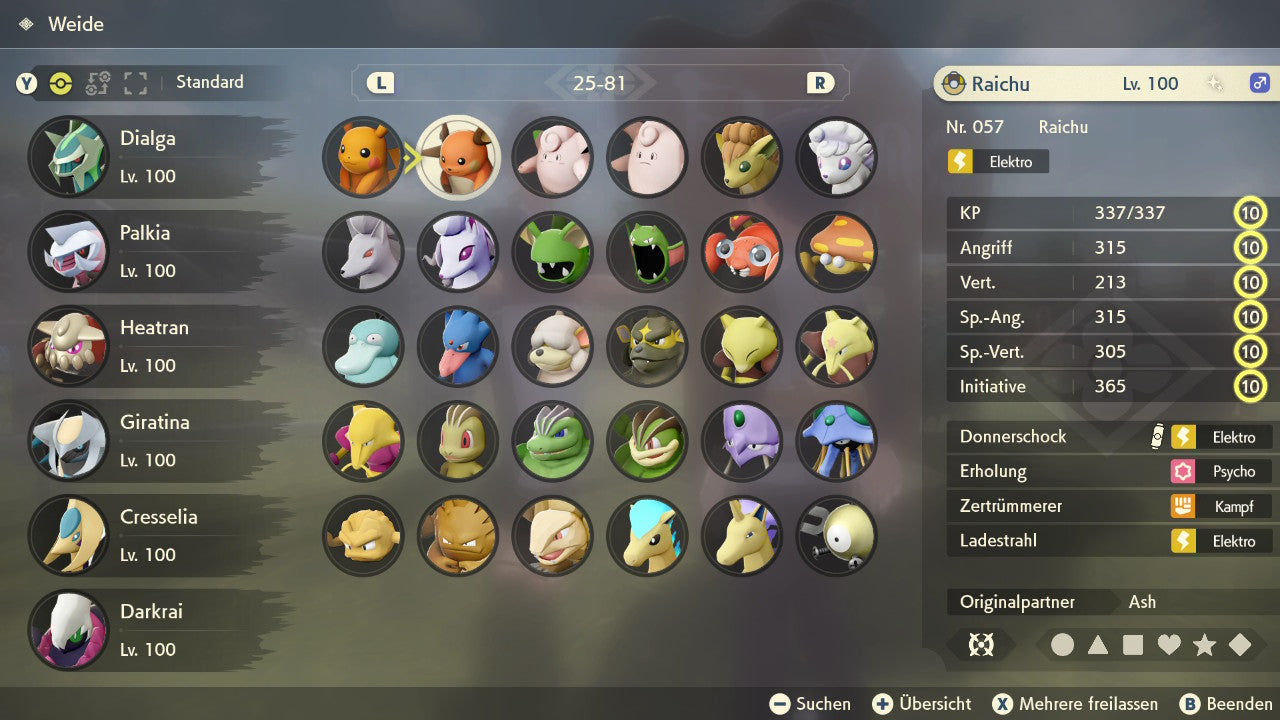1280x720 pixels.
Task: Select the Raichu thumbnail in the grid
Action: pyautogui.click(x=458, y=158)
